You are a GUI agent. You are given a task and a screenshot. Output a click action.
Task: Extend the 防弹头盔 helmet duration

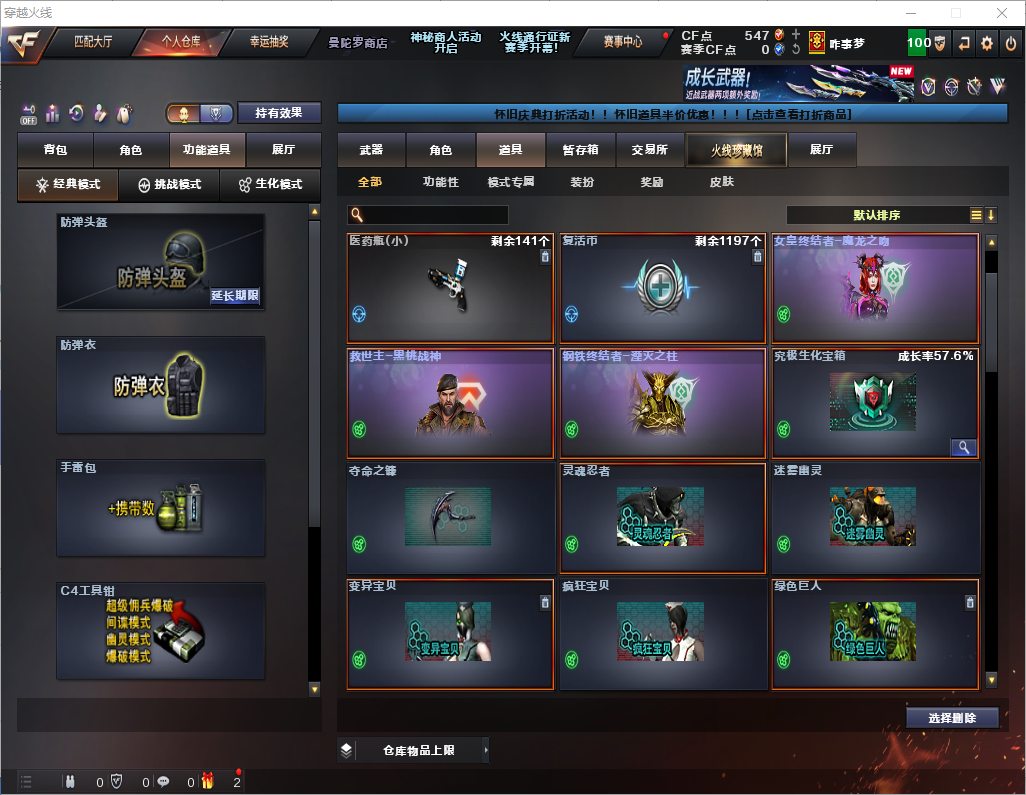click(x=235, y=296)
